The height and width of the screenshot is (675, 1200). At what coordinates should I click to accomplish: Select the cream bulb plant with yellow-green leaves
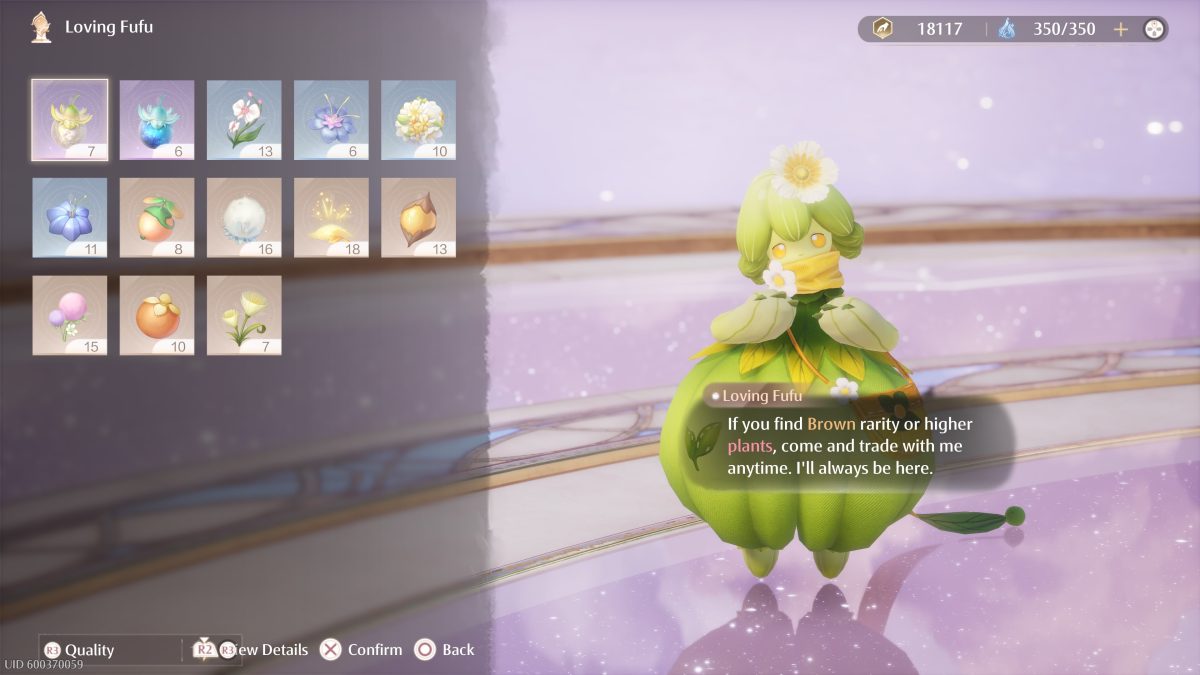pos(69,119)
